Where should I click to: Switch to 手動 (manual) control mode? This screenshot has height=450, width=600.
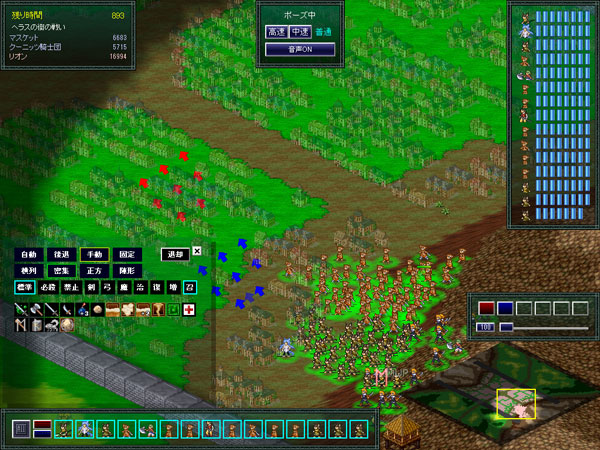94,254
